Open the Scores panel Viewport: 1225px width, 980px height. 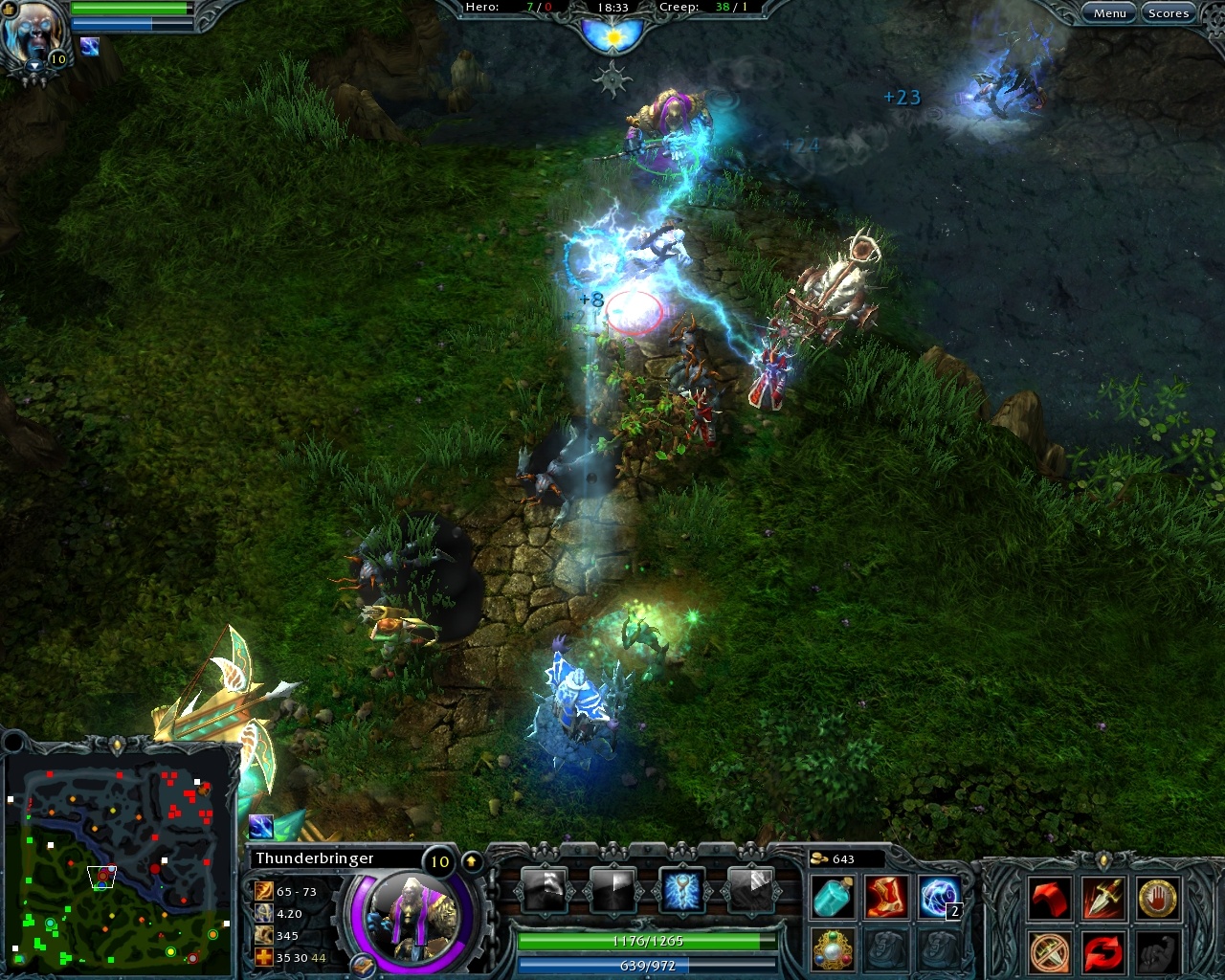1167,12
